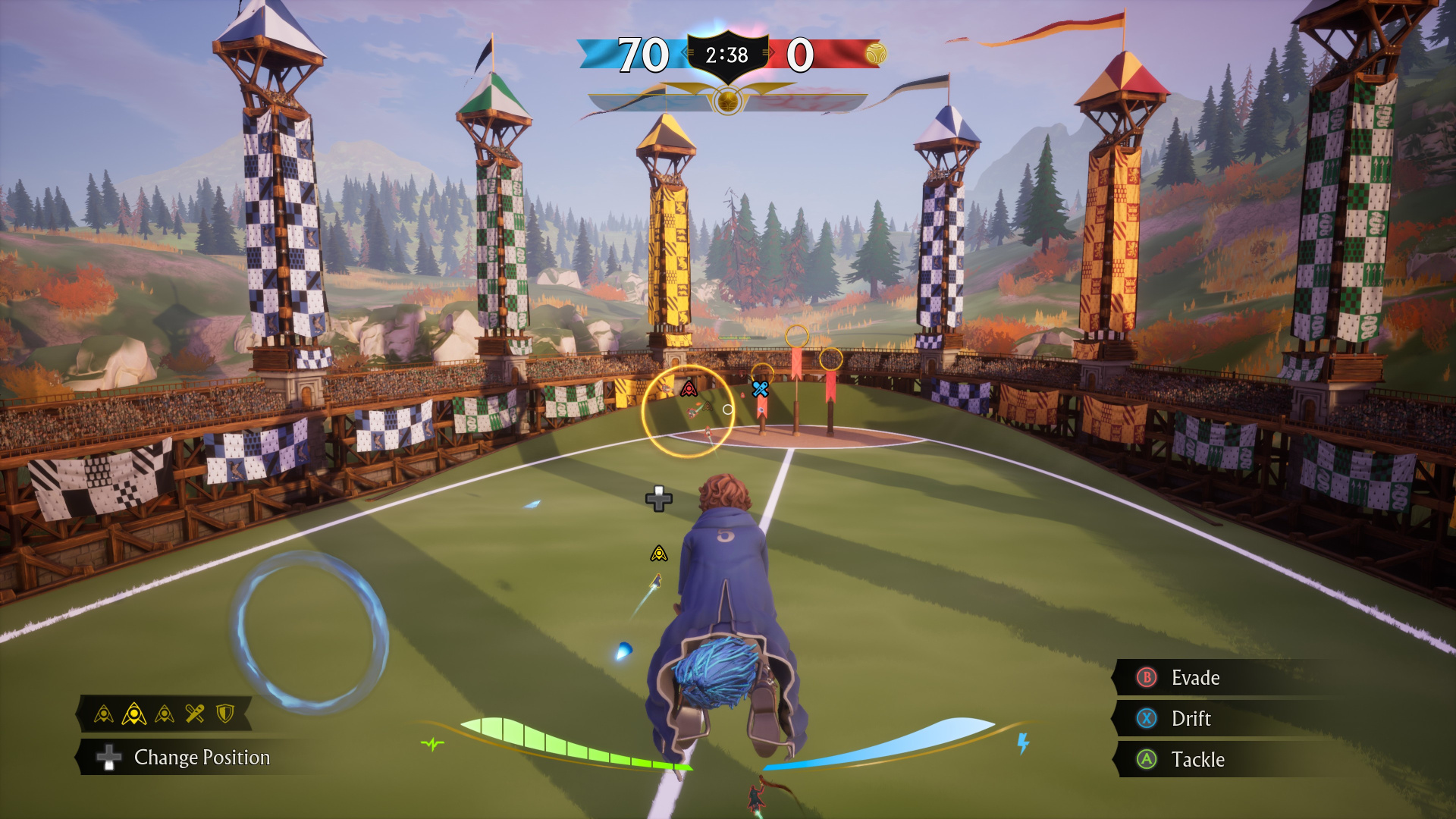Viewport: 1456px width, 819px height.
Task: Select the first chaser position icon
Action: pos(104,714)
